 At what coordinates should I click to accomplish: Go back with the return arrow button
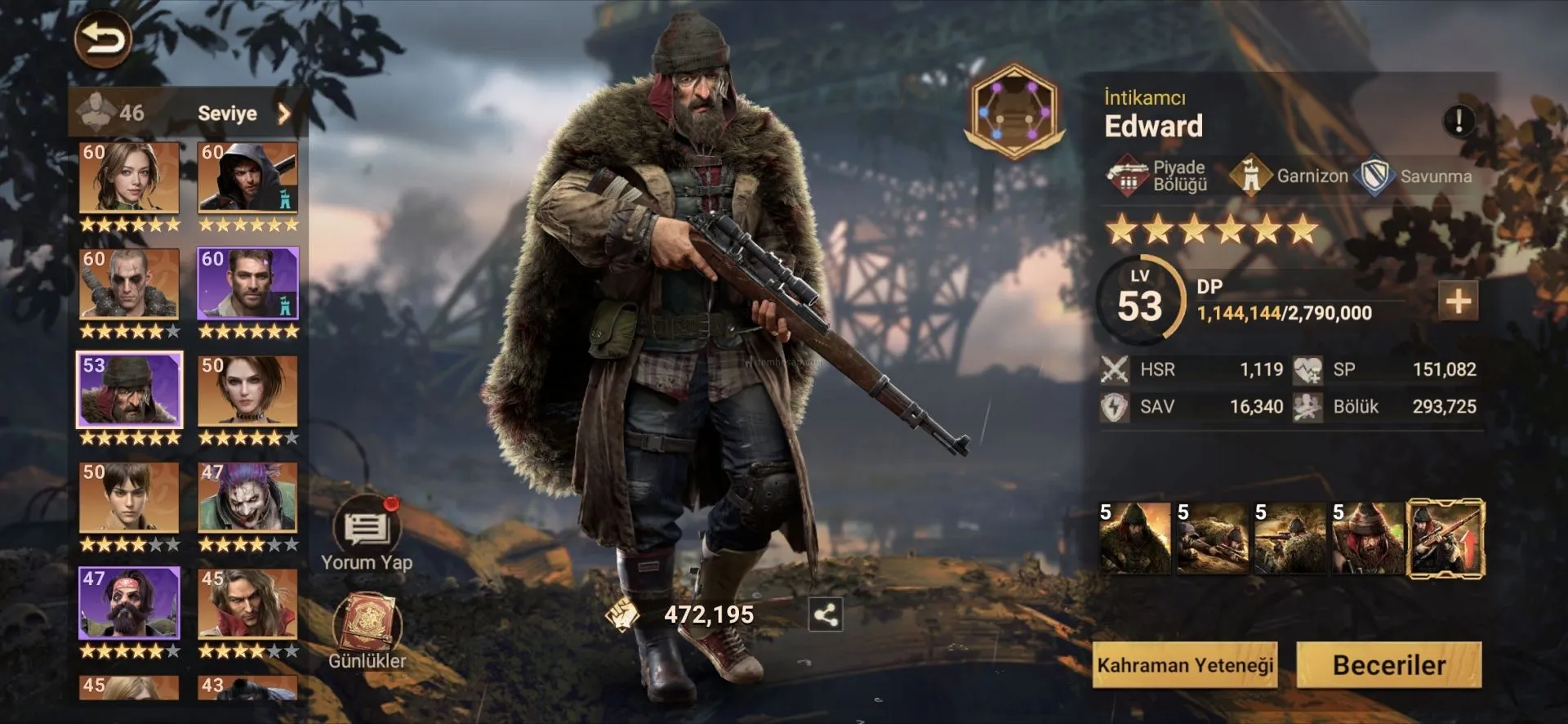(103, 39)
